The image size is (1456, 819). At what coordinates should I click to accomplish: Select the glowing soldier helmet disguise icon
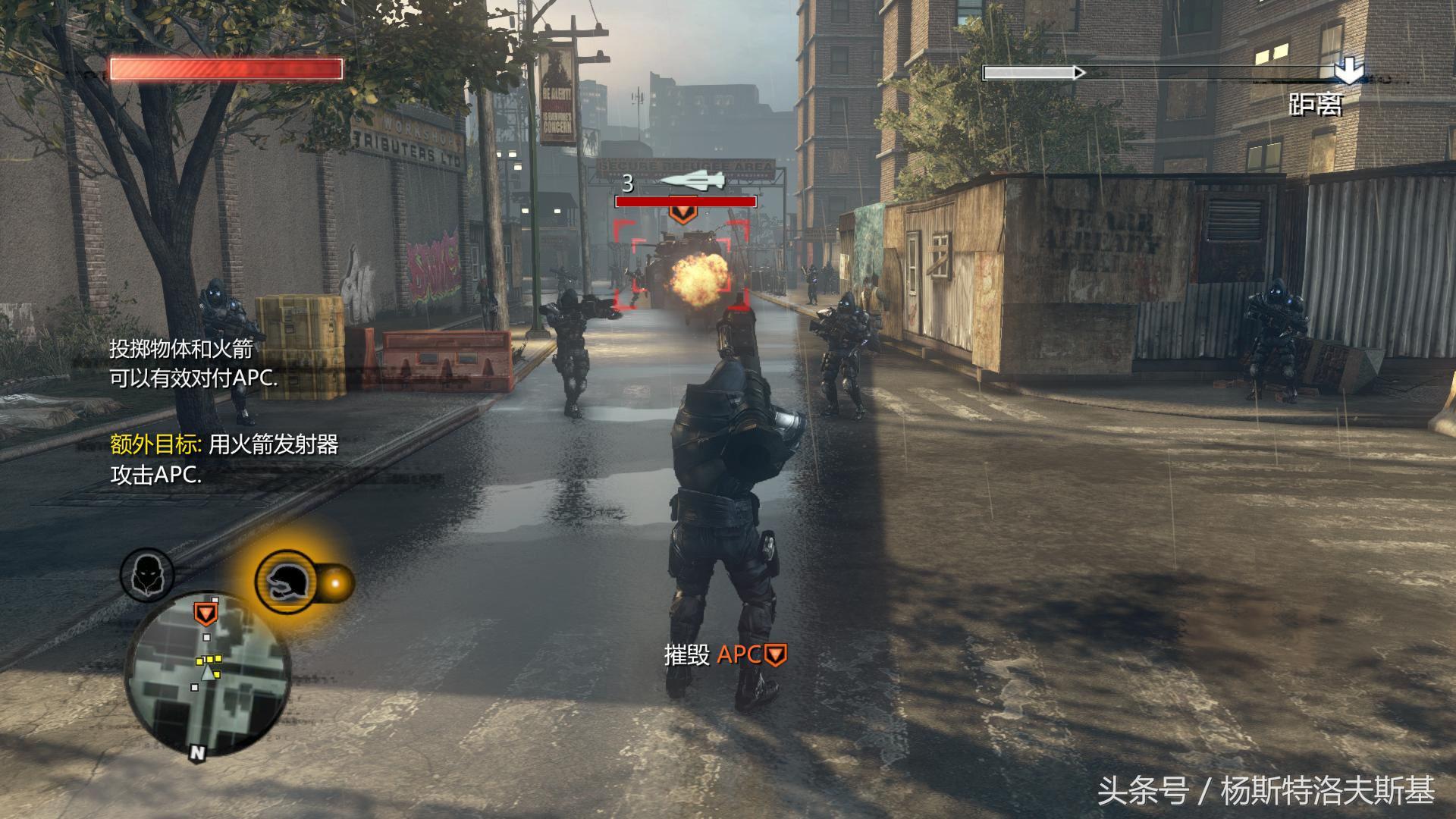click(x=286, y=582)
